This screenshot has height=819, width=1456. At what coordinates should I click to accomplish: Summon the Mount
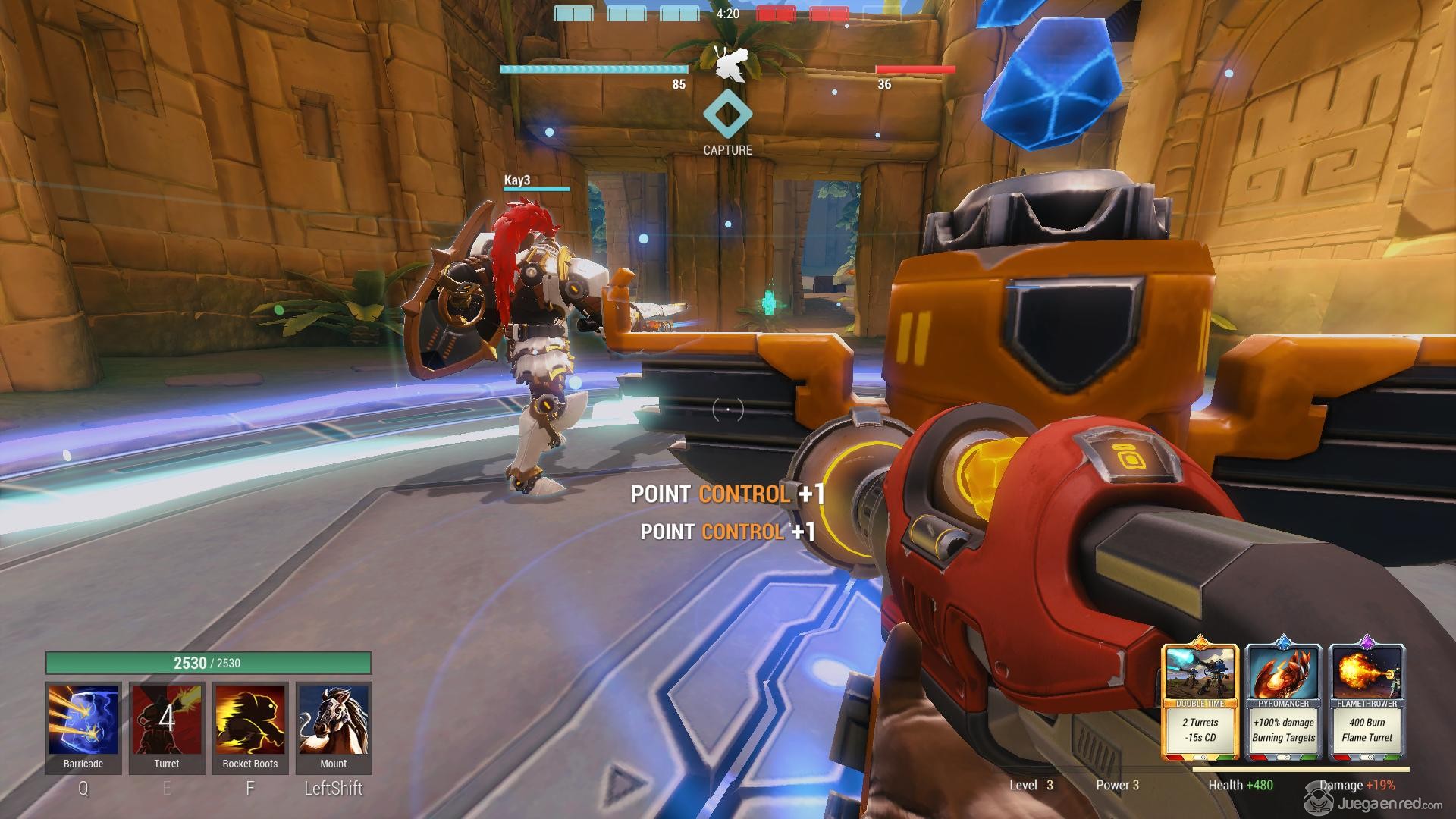[x=334, y=720]
